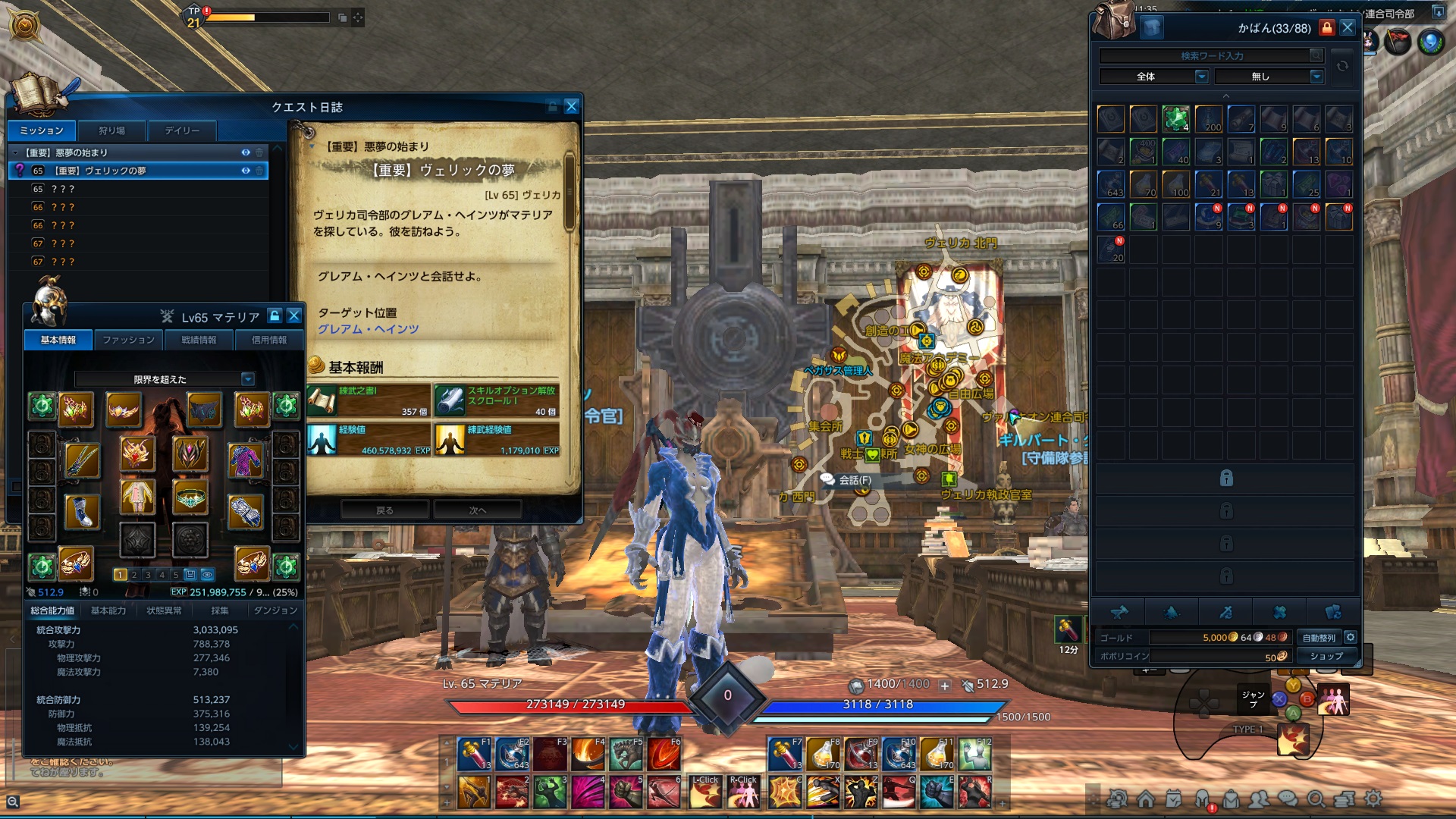This screenshot has height=819, width=1456.
Task: Click the search keyword input field in the bag
Action: [1206, 55]
